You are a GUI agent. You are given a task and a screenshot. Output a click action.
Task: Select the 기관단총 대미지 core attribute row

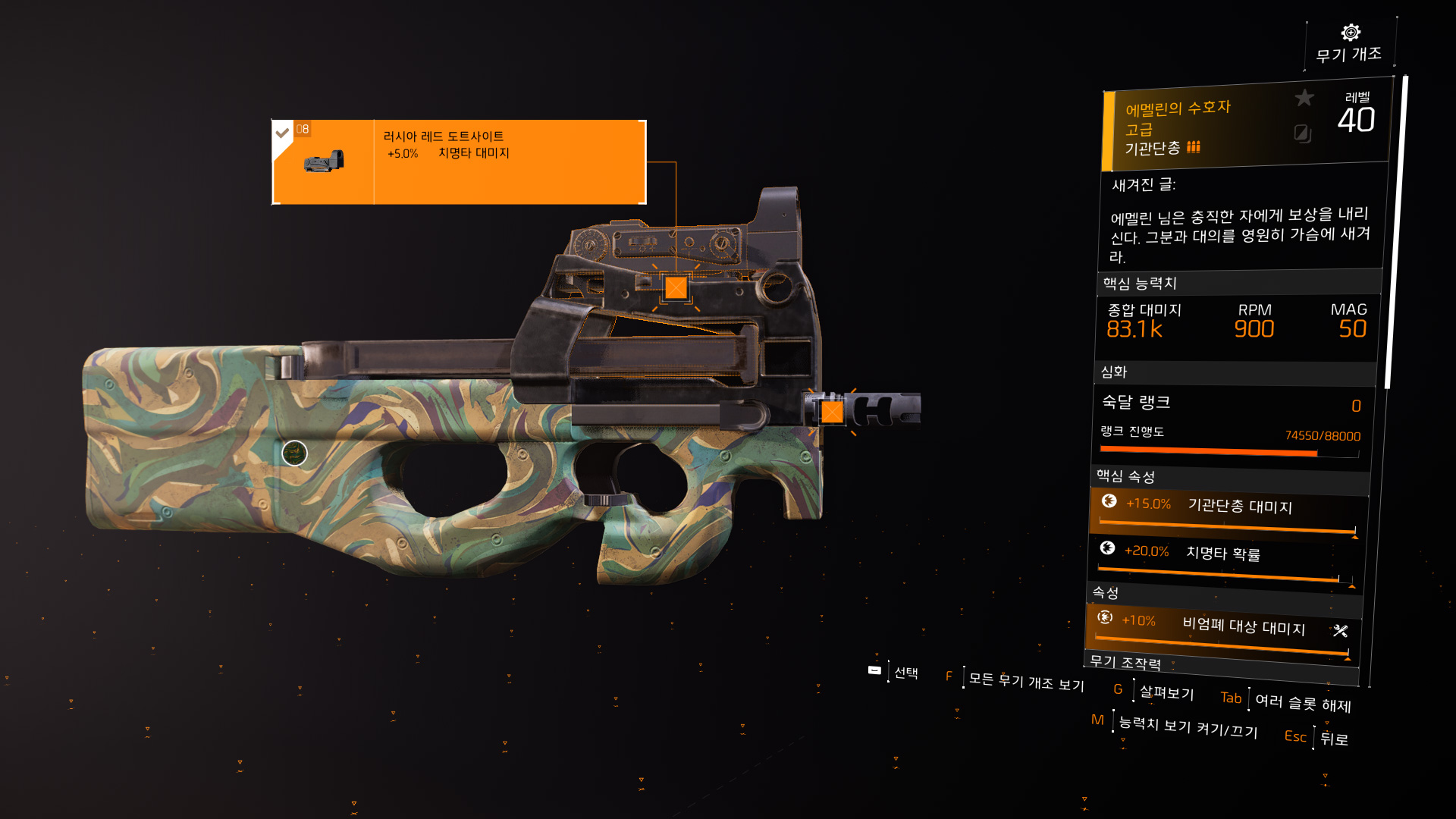(1228, 512)
